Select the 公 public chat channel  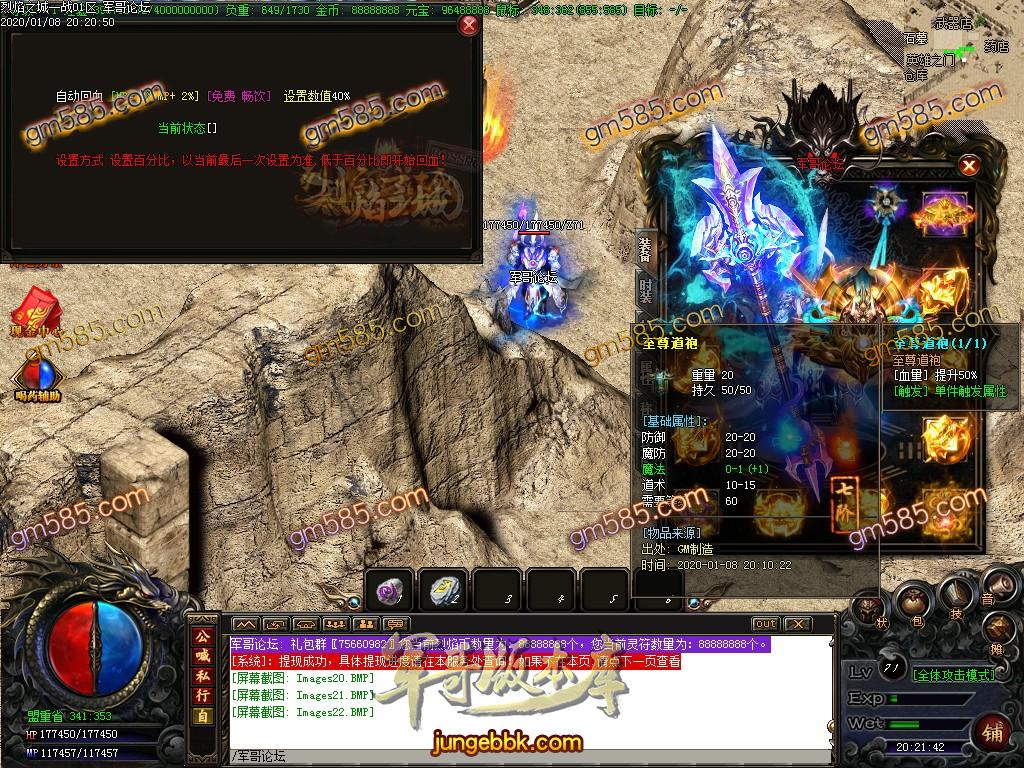click(202, 636)
